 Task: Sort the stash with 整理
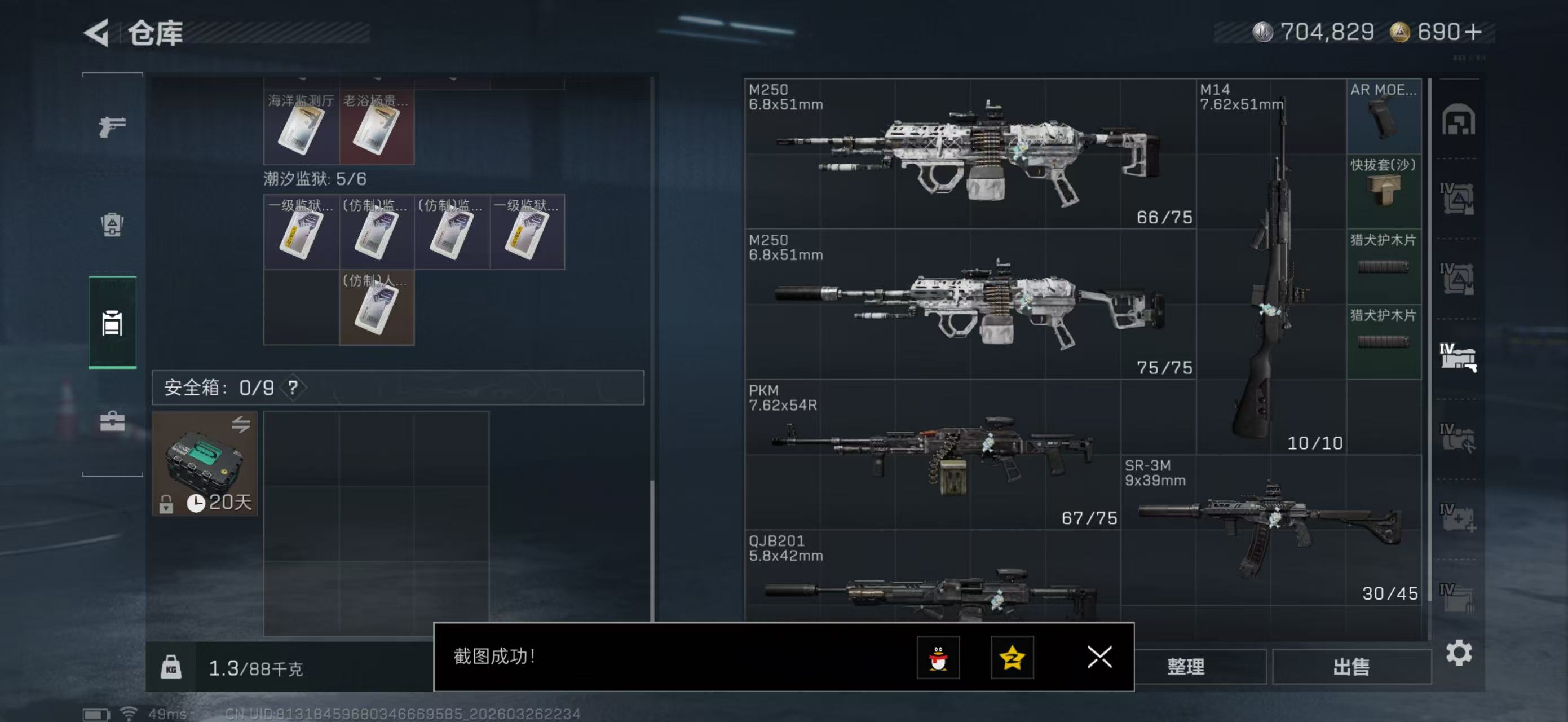click(1185, 667)
